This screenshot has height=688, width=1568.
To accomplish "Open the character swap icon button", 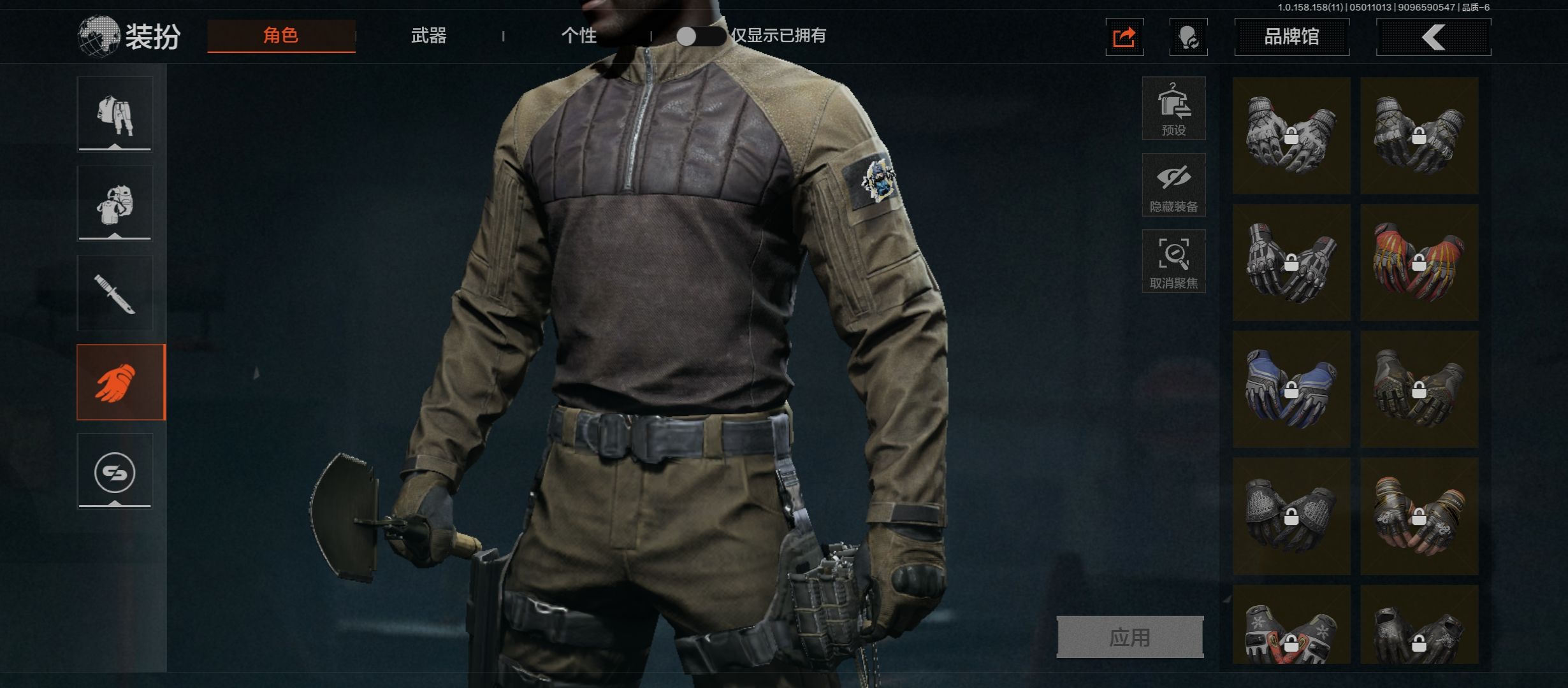I will 1188,37.
